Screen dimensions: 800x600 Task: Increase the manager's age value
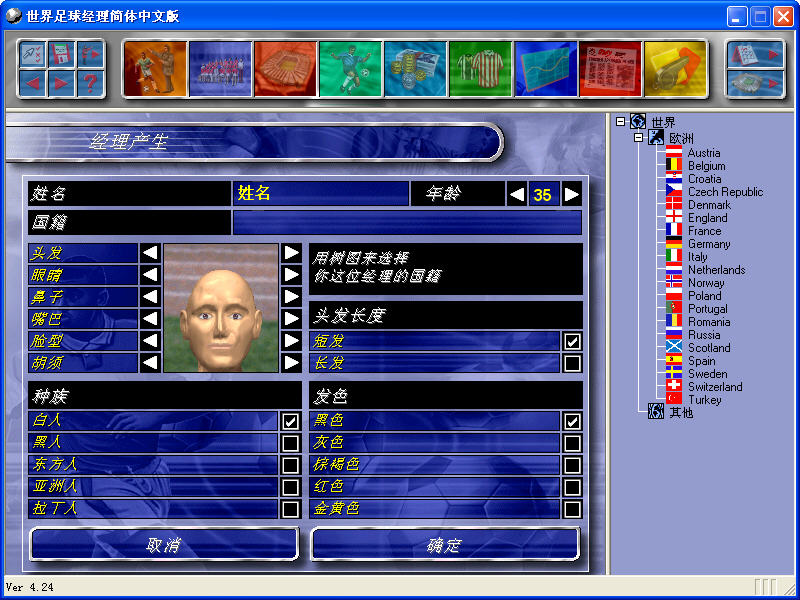[x=571, y=194]
